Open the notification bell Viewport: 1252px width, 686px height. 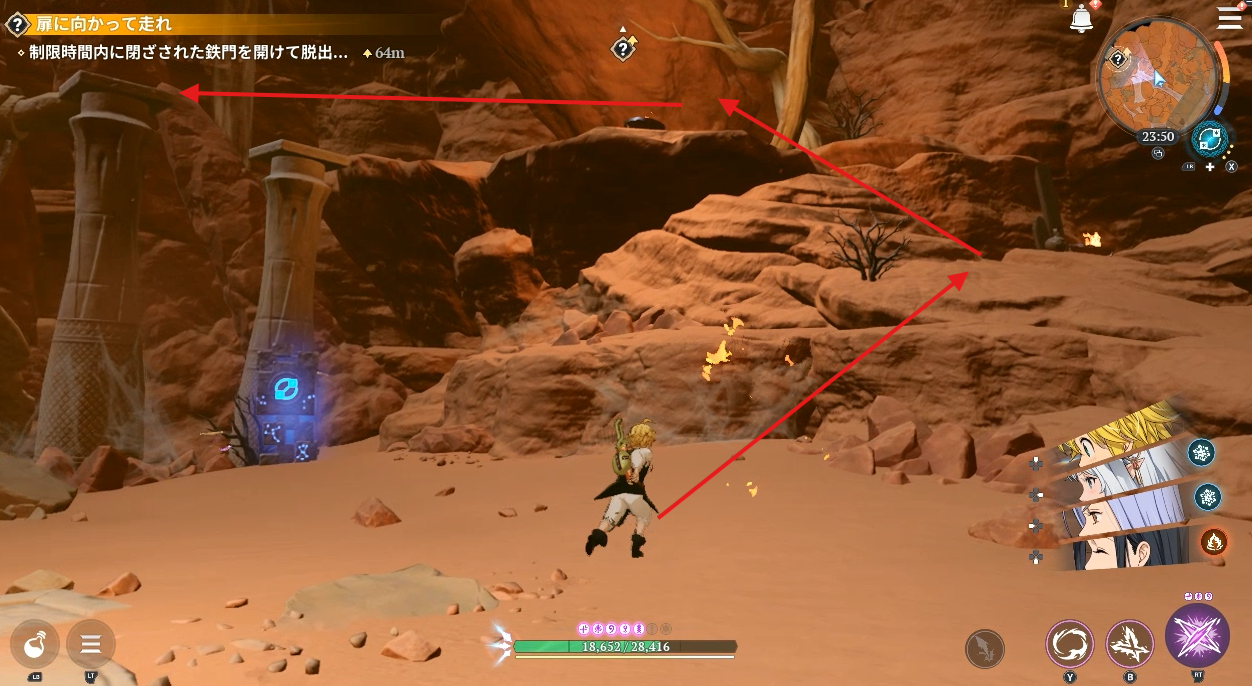tap(1081, 19)
